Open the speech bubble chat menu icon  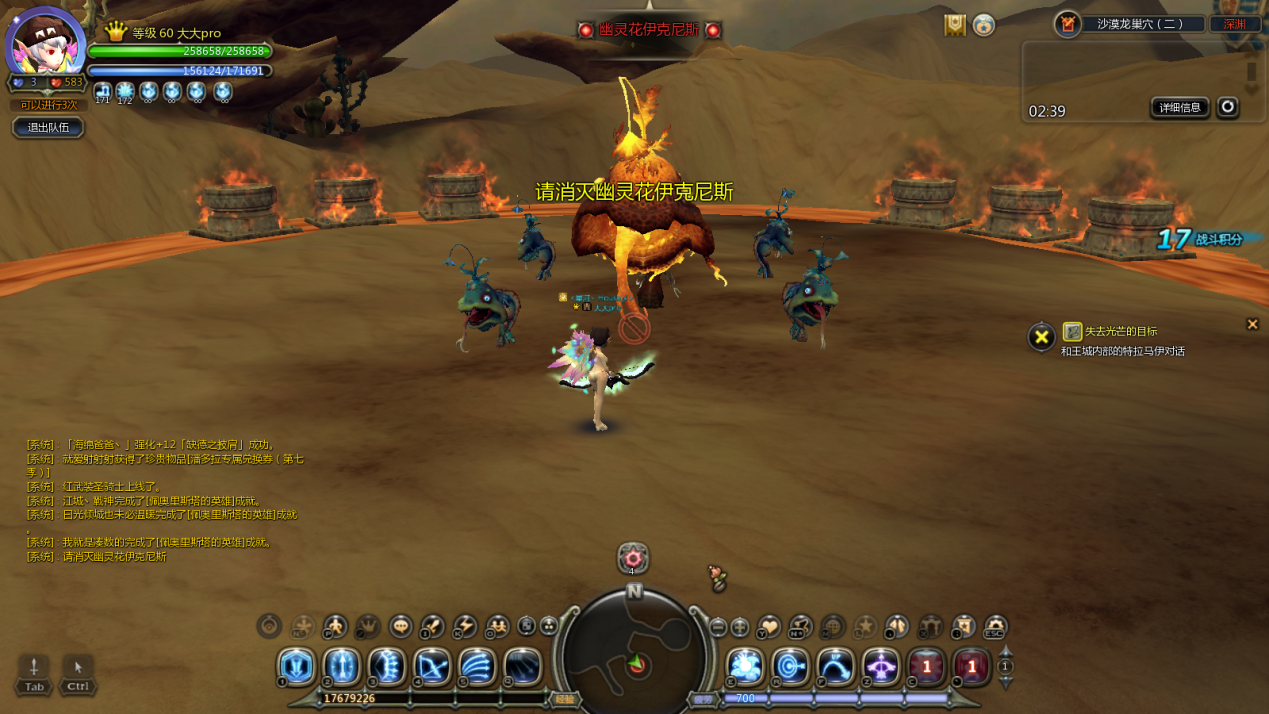(x=400, y=627)
